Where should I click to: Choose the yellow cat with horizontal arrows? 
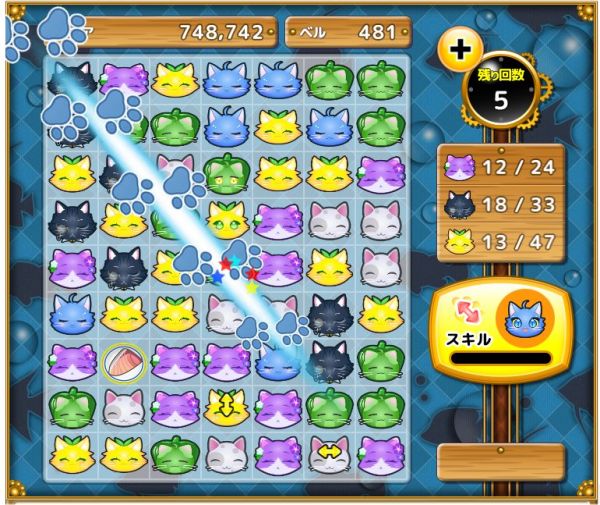(x=329, y=455)
